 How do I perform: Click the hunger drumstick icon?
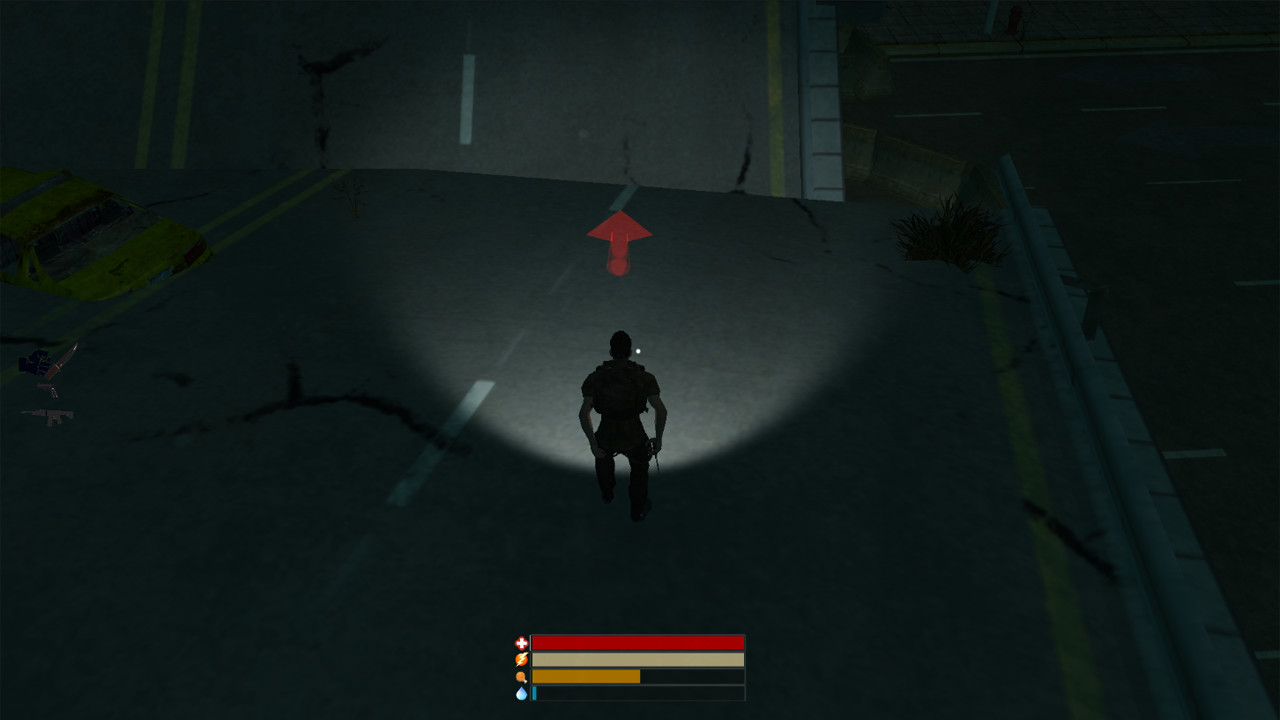click(x=521, y=677)
